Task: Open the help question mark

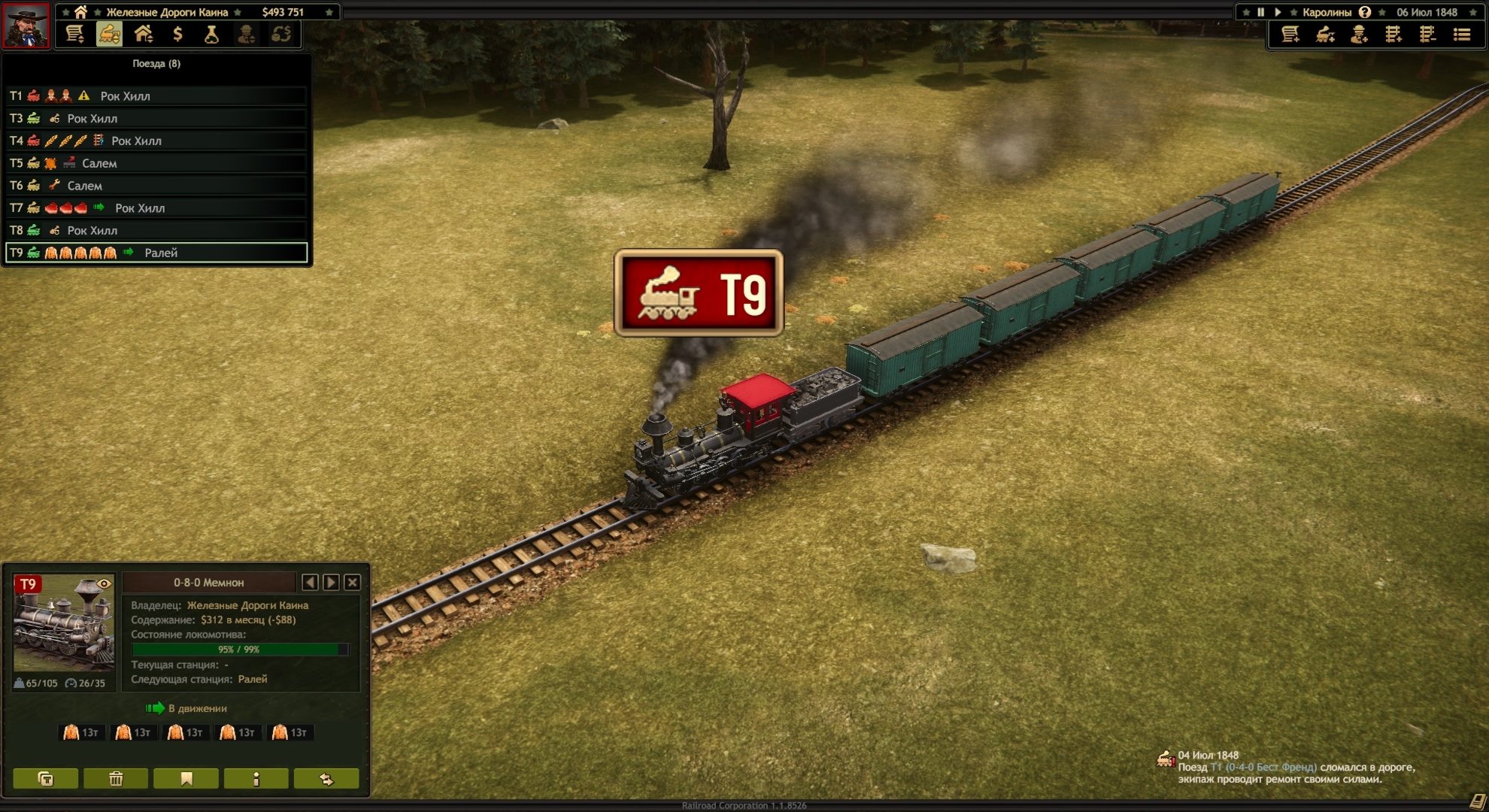Action: coord(1365,12)
